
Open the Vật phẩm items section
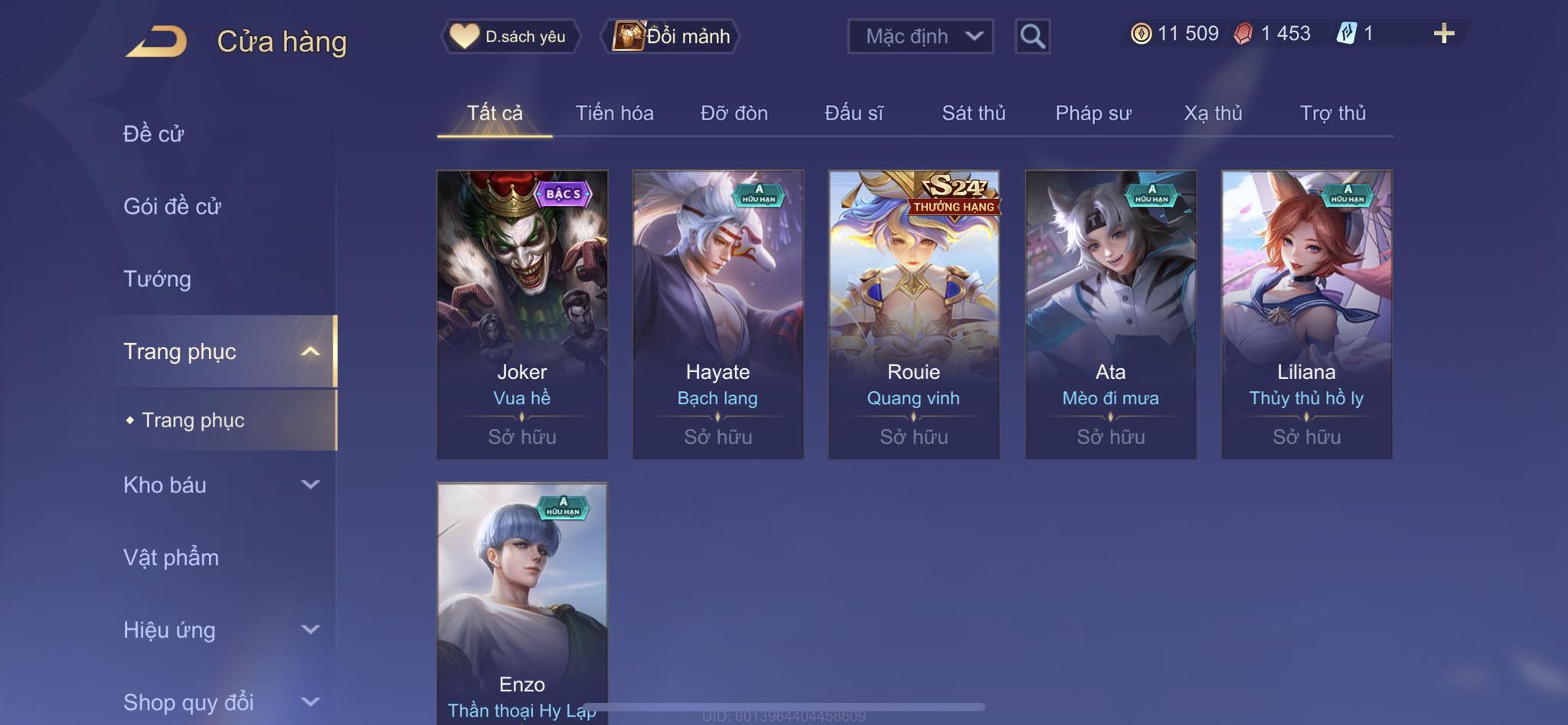click(x=171, y=557)
